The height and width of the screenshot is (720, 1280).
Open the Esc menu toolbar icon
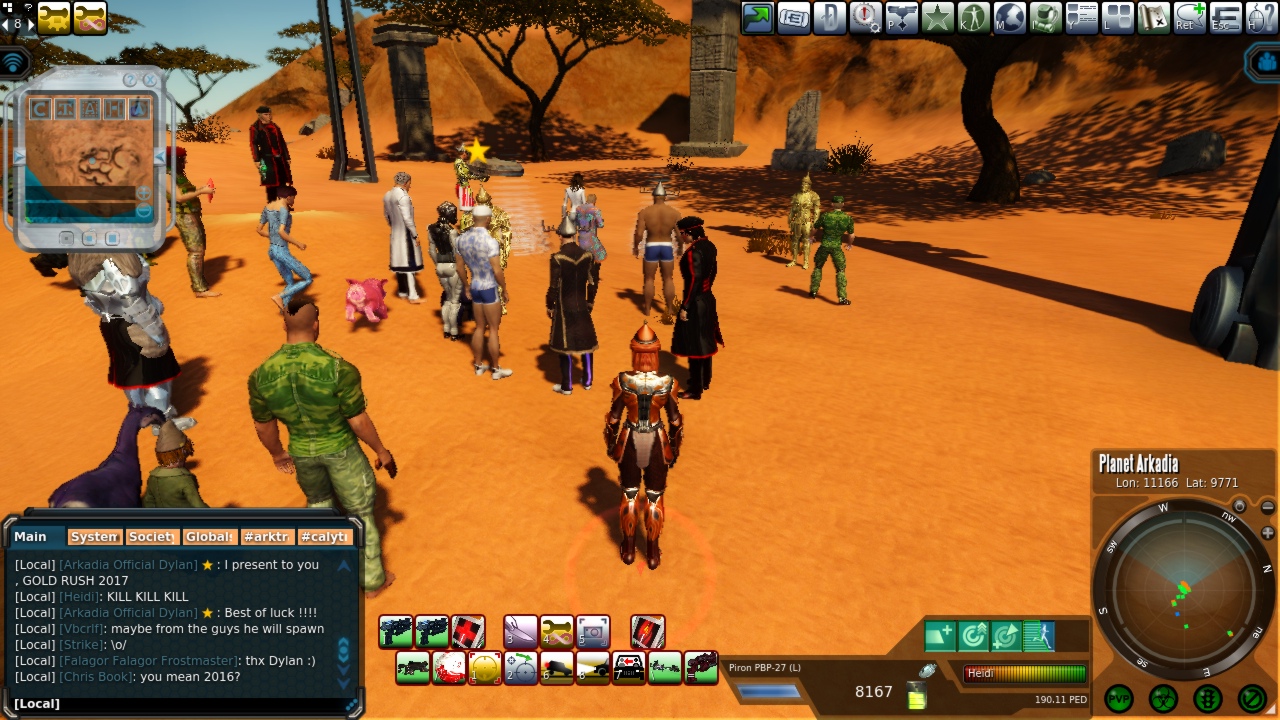tap(1225, 17)
